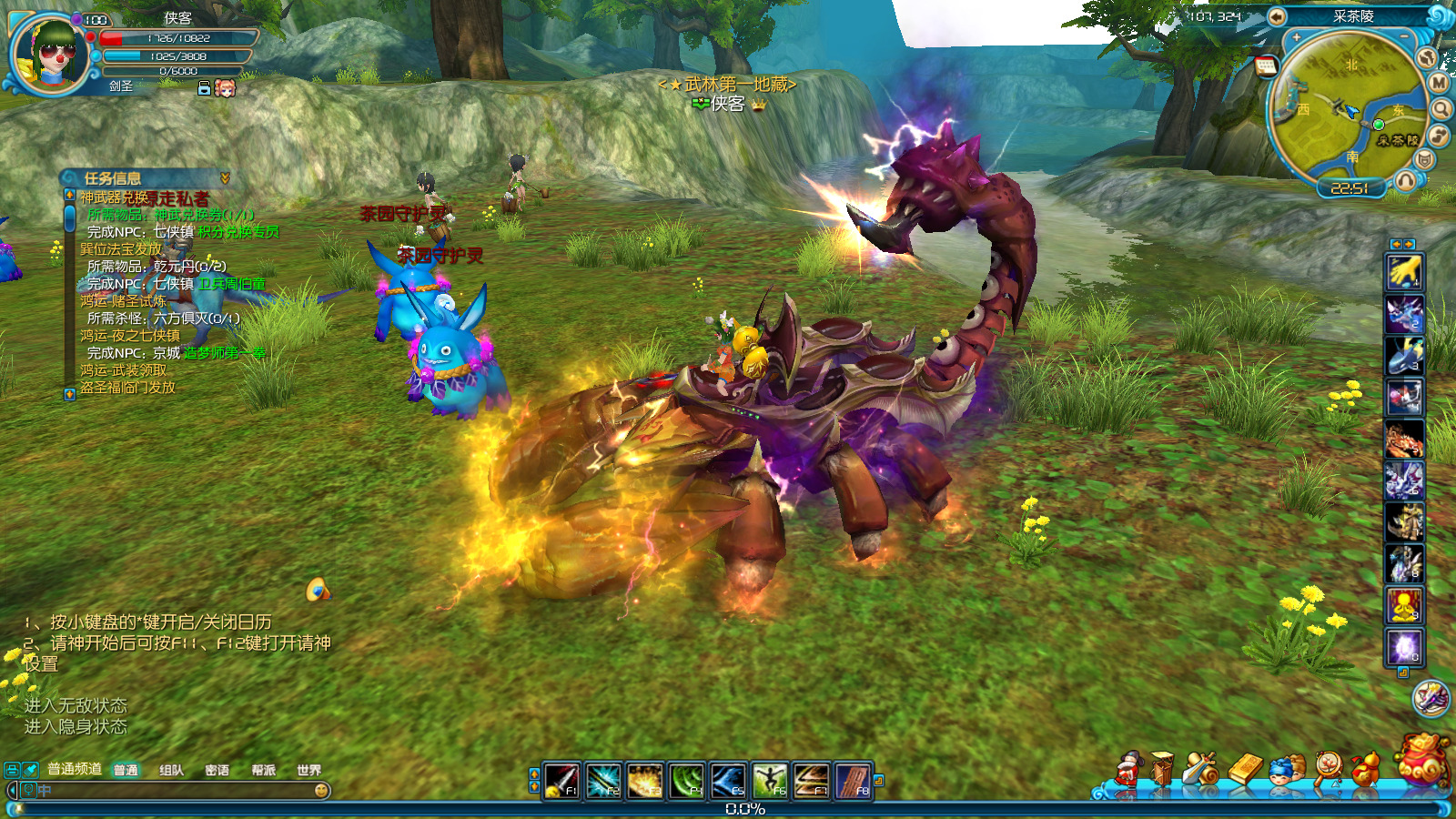Open the calendar icon beside the minimap
This screenshot has height=819, width=1456.
point(1266,66)
